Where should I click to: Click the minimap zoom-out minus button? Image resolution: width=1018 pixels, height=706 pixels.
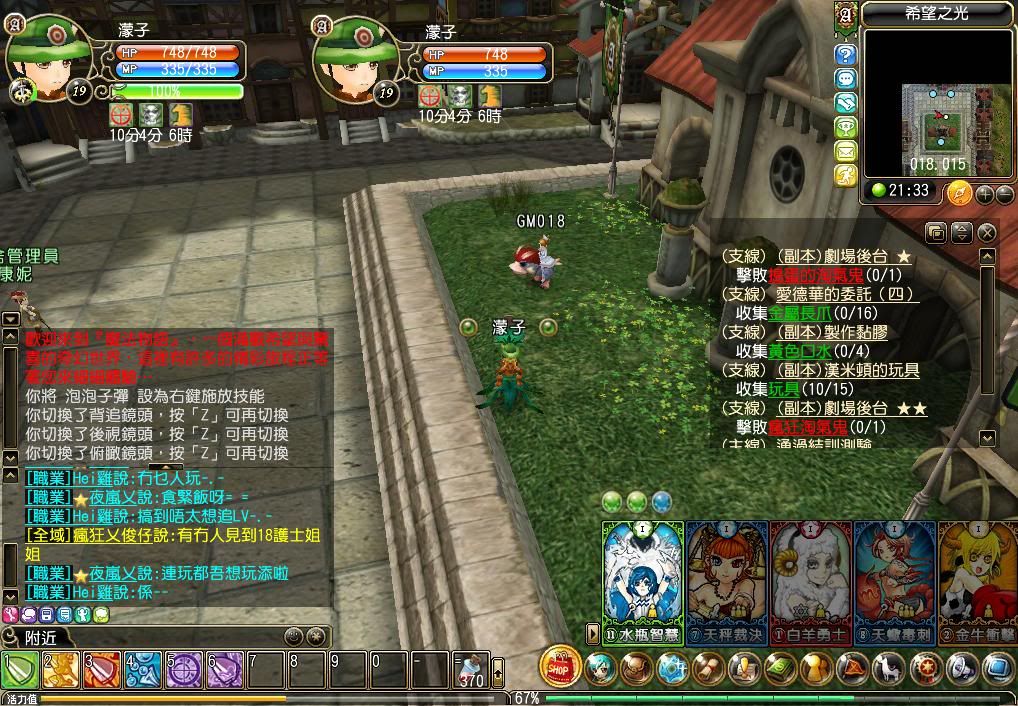[x=1003, y=194]
